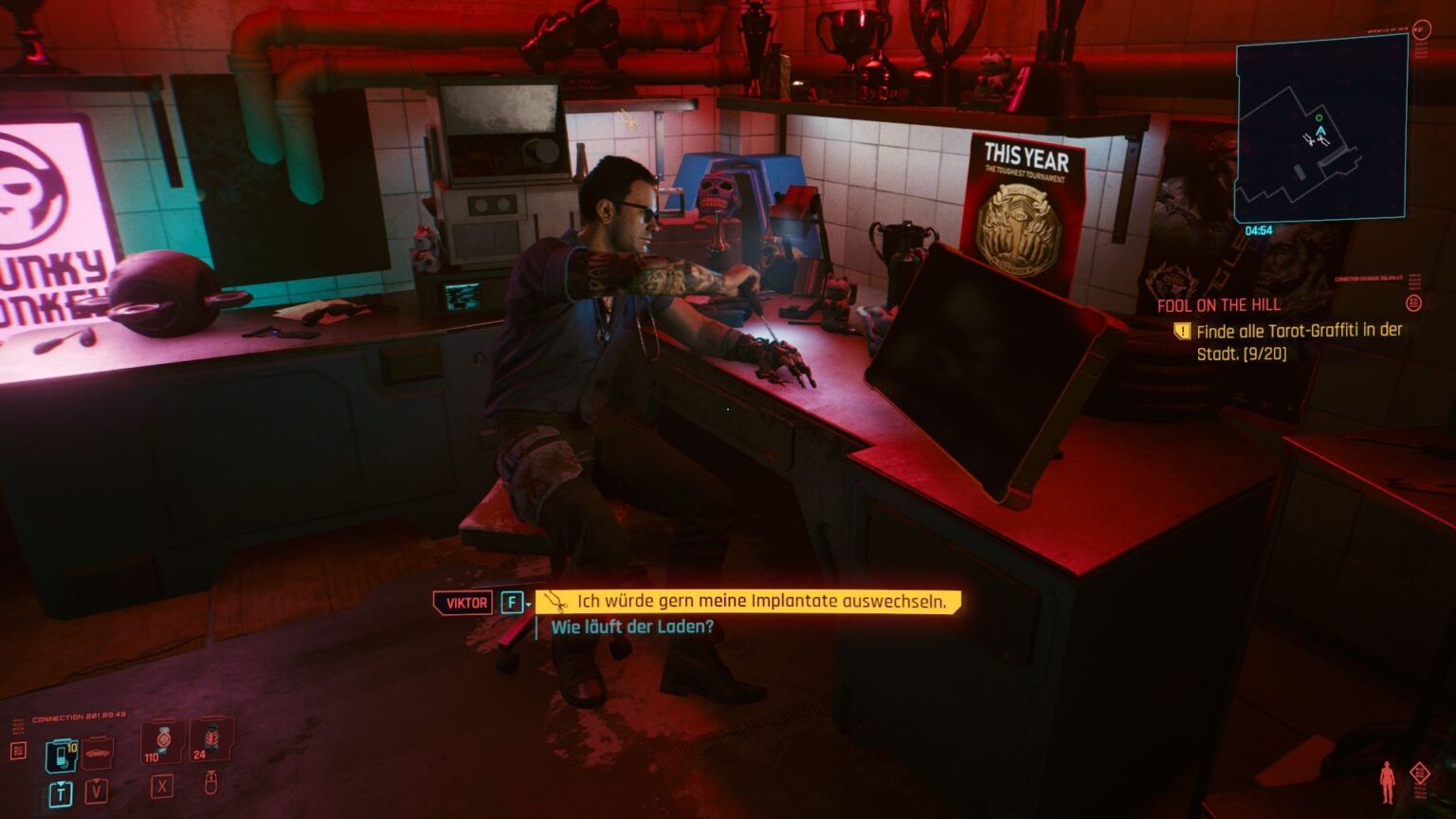Expand the chevron above the V keybind
This screenshot has width=1456, height=819.
click(x=97, y=781)
